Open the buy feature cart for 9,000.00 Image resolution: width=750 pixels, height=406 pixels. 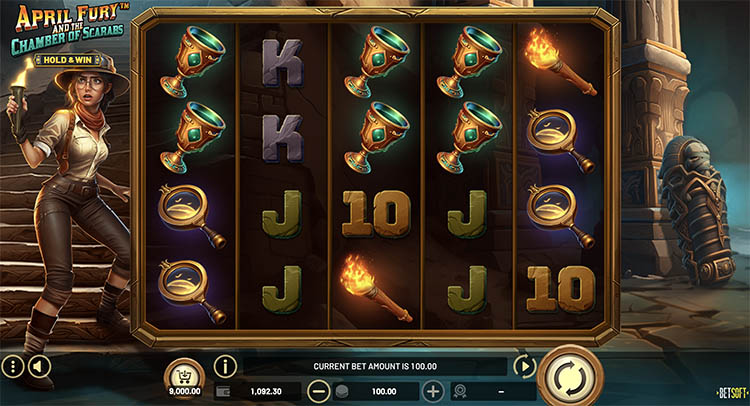183,377
